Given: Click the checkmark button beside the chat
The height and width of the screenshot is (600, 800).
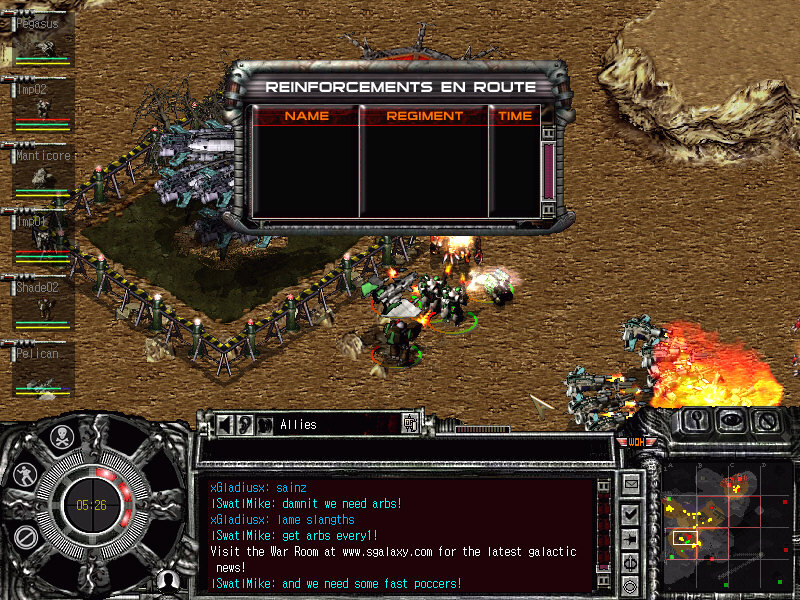Looking at the screenshot, I should point(631,513).
